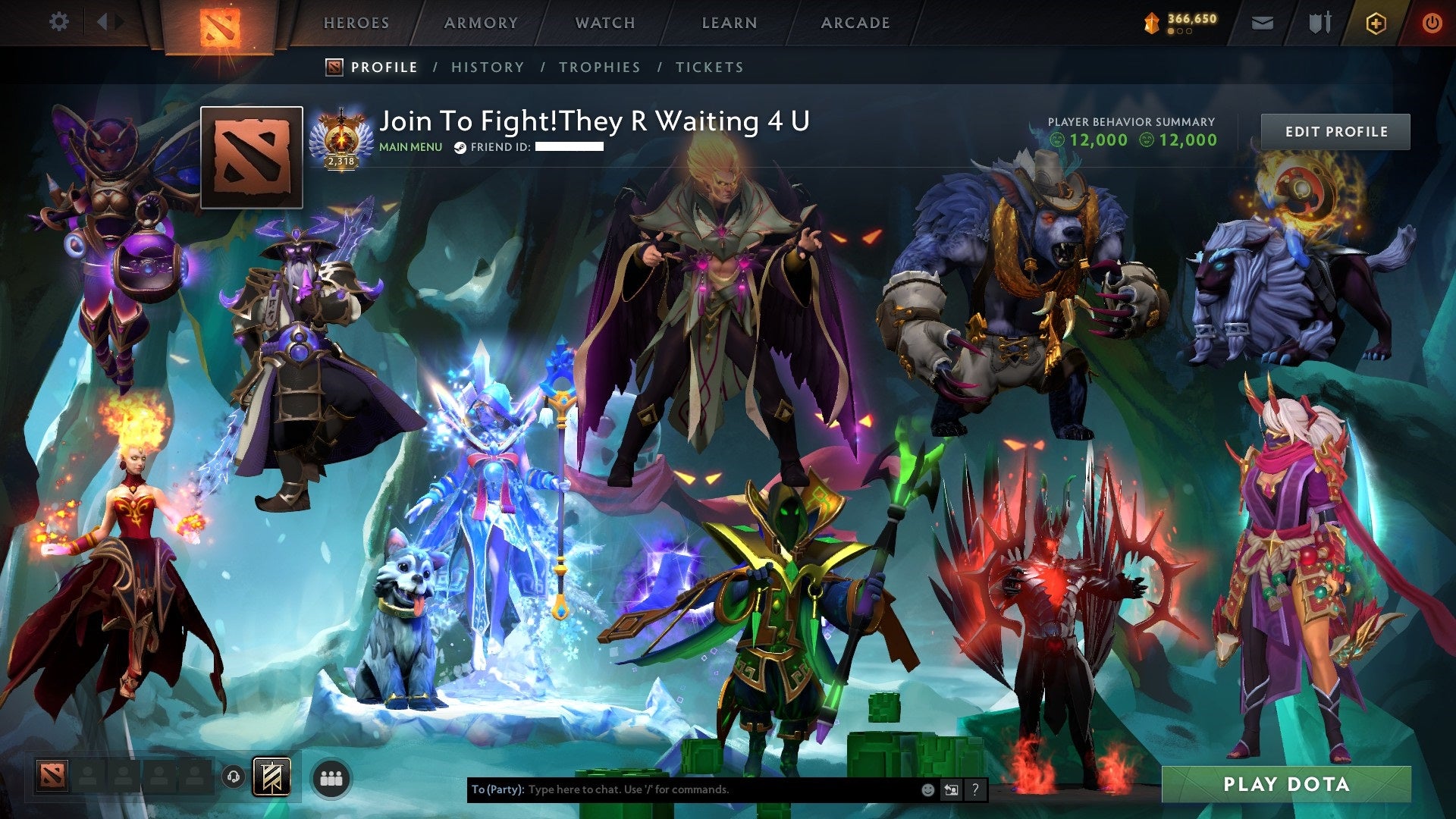Open the emoticon smiley in chat bar
The image size is (1456, 819).
927,789
